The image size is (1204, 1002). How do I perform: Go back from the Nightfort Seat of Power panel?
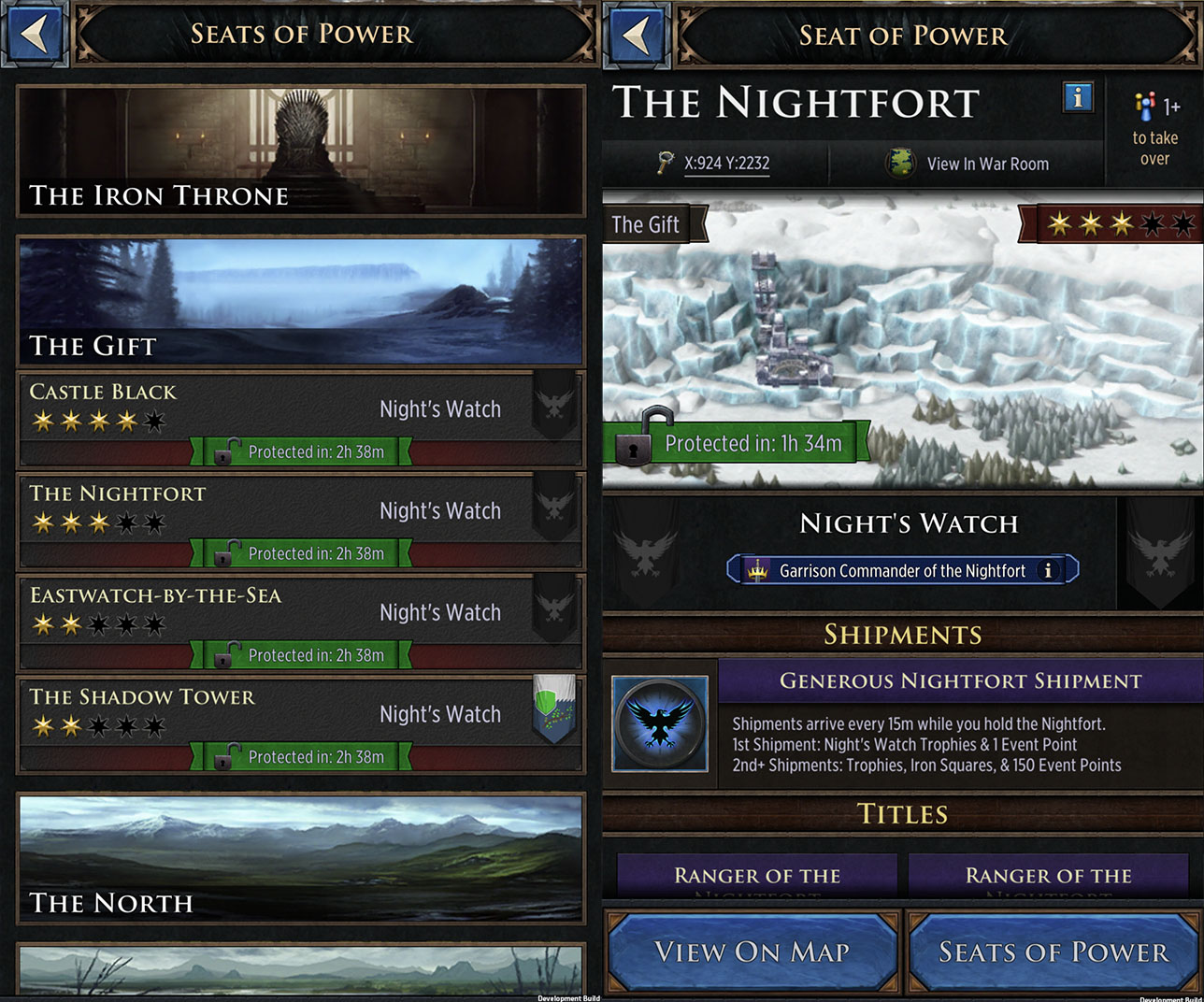click(637, 36)
